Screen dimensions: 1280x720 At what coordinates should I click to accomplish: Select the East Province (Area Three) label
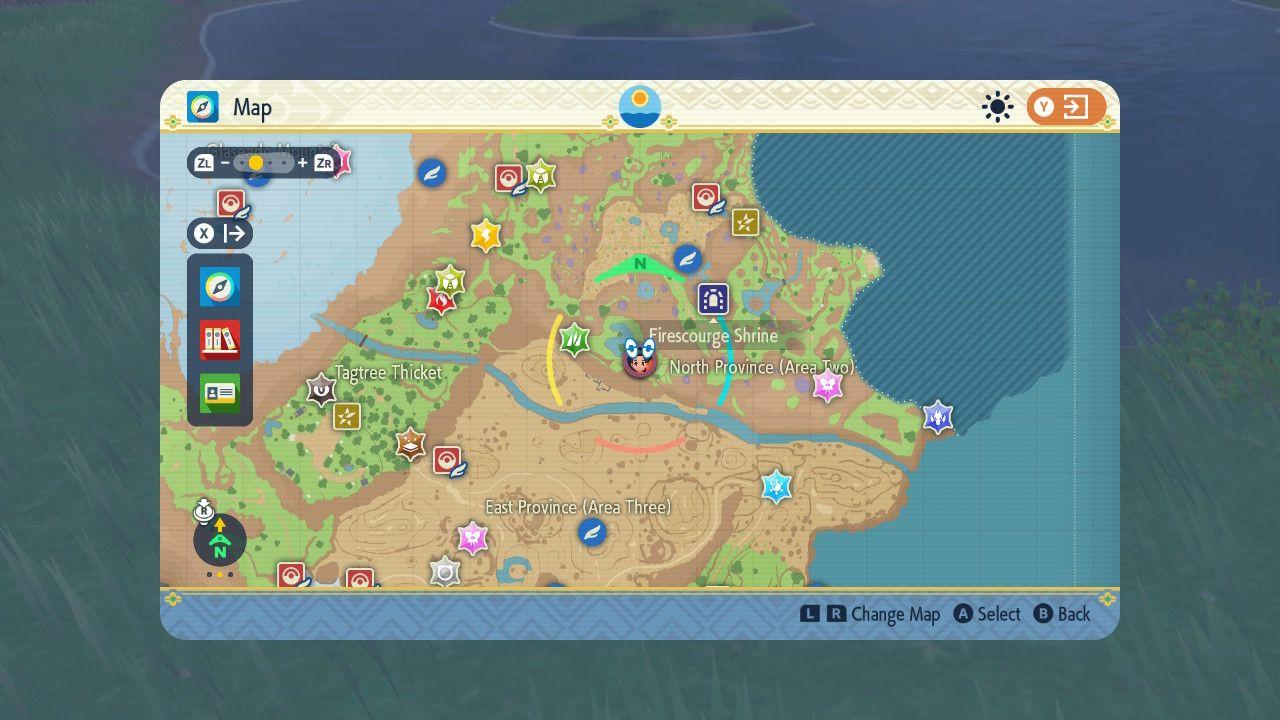click(577, 507)
